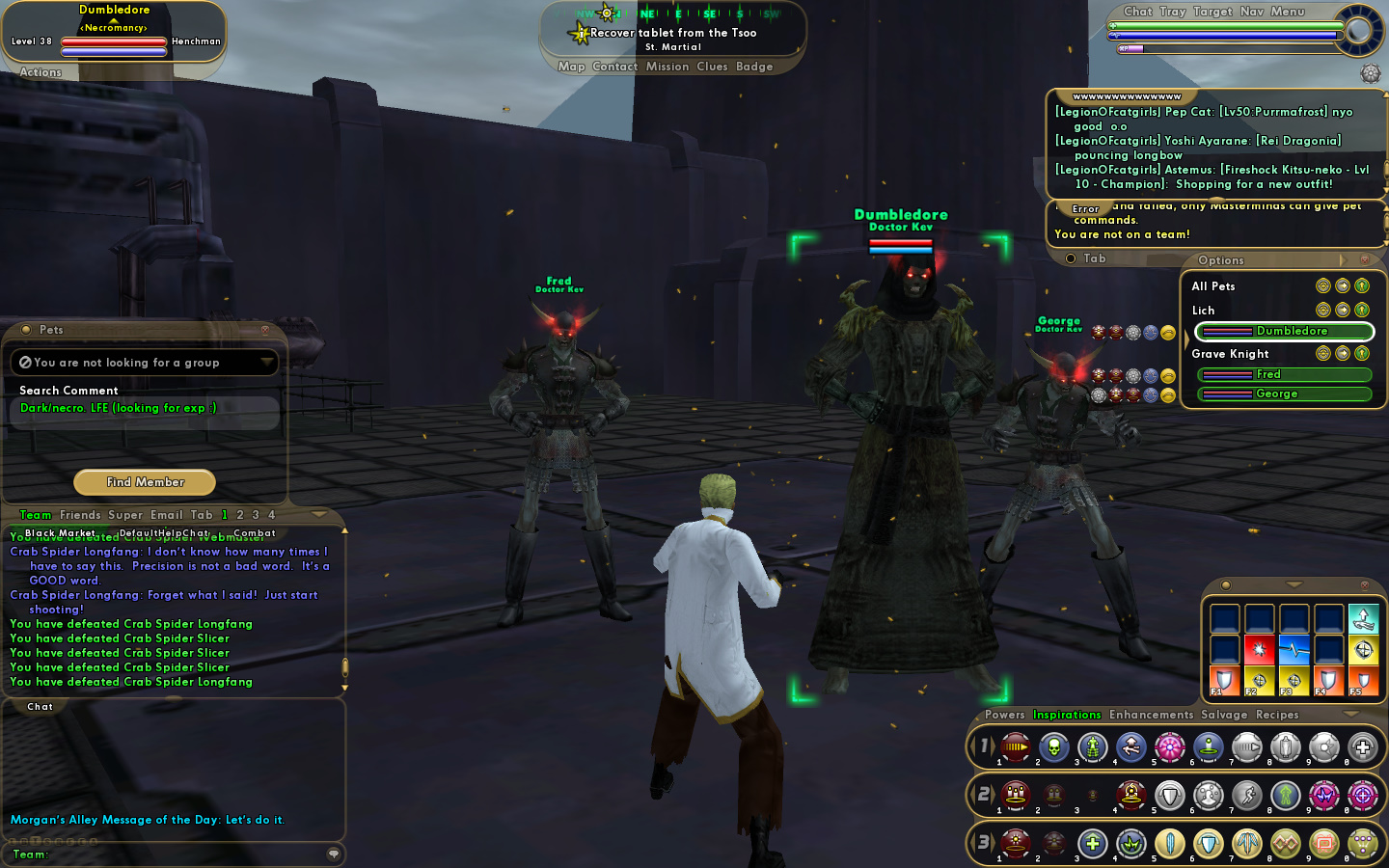Select pet George in the pet list
1389x868 pixels.
tap(1285, 393)
